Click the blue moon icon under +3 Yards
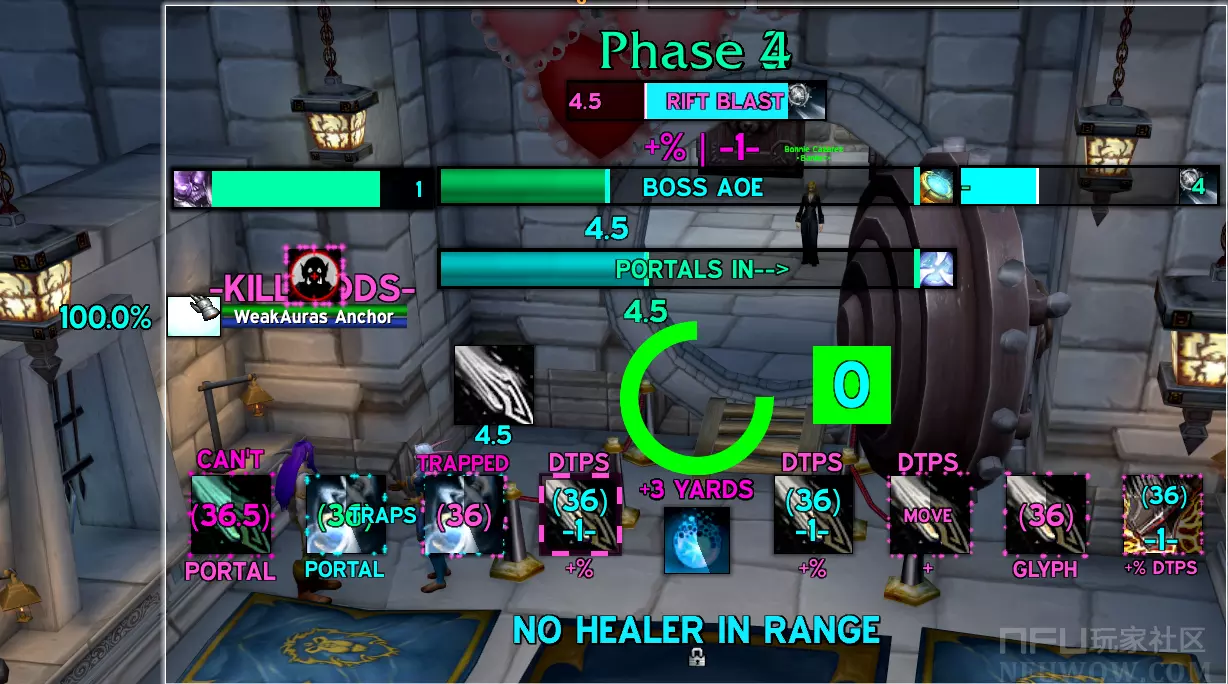Viewport: 1228px width, 684px height. pos(697,541)
